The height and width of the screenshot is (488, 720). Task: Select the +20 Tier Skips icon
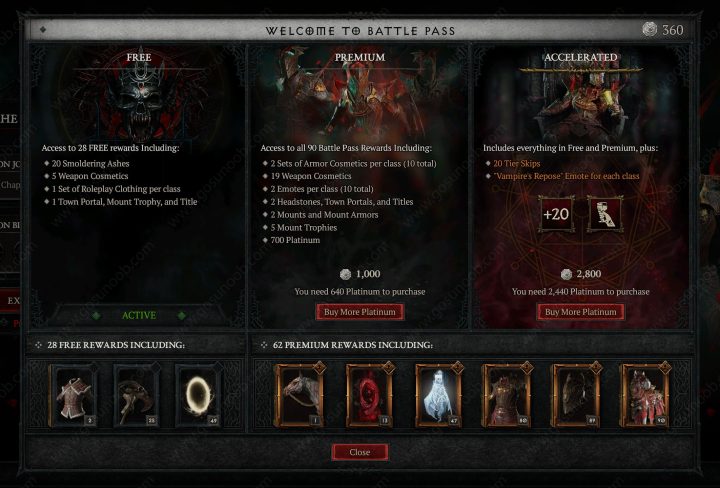(x=555, y=215)
